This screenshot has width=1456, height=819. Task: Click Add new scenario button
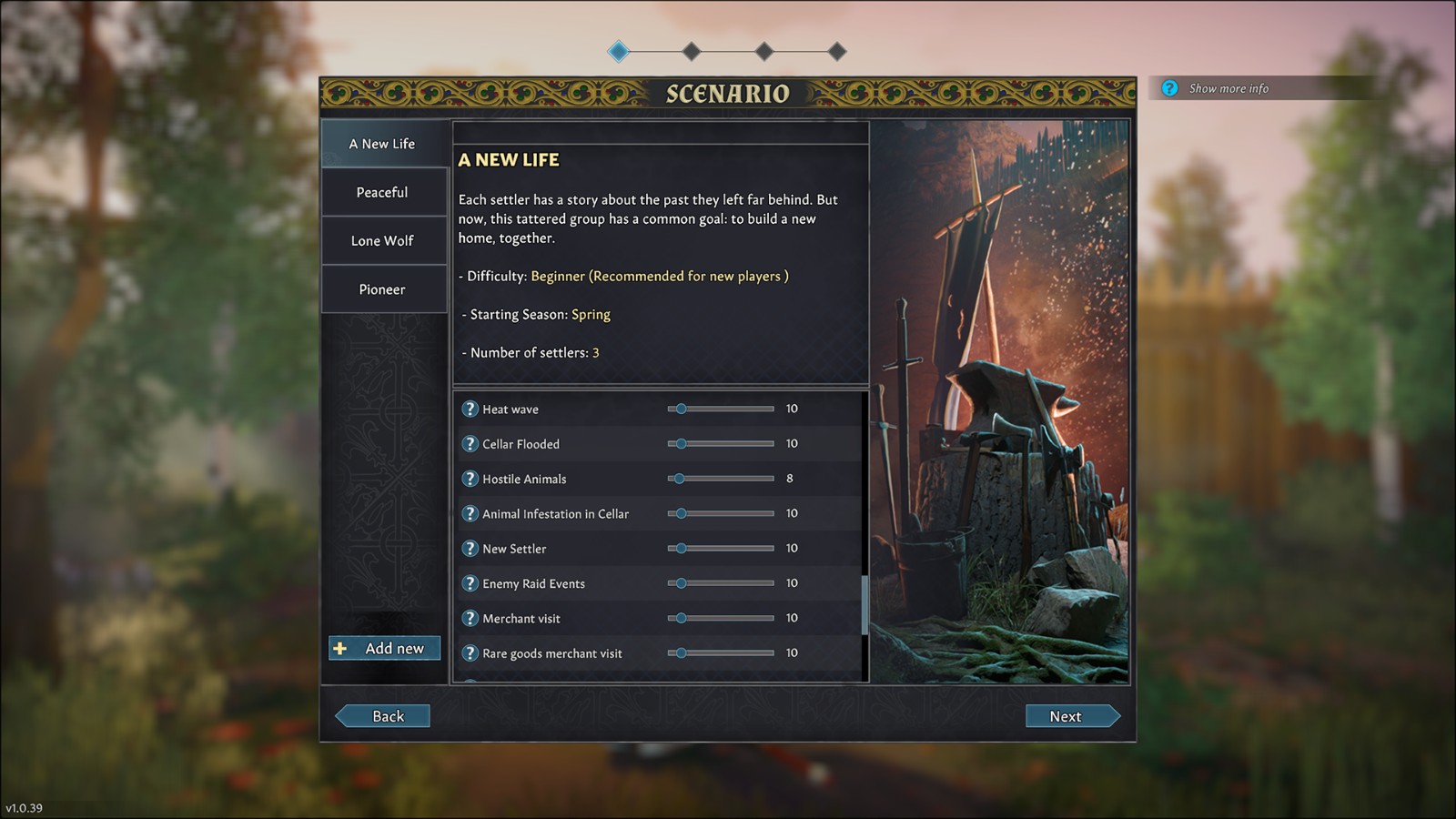coord(384,648)
